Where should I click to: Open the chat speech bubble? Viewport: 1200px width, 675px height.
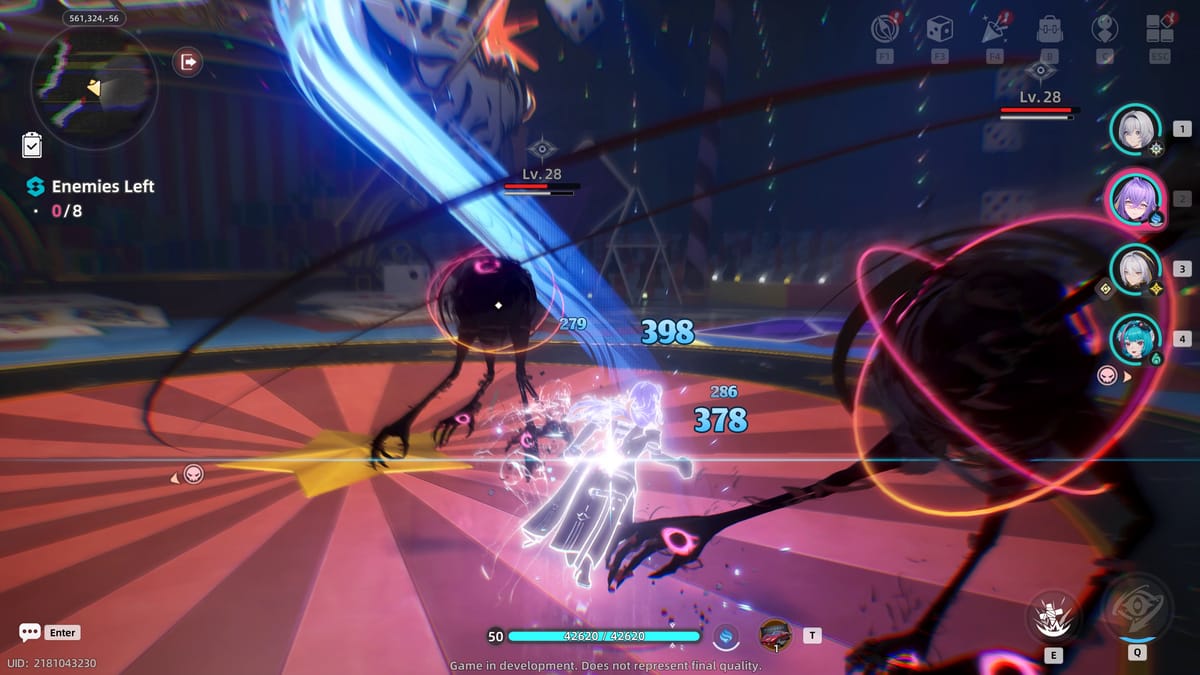tap(30, 633)
